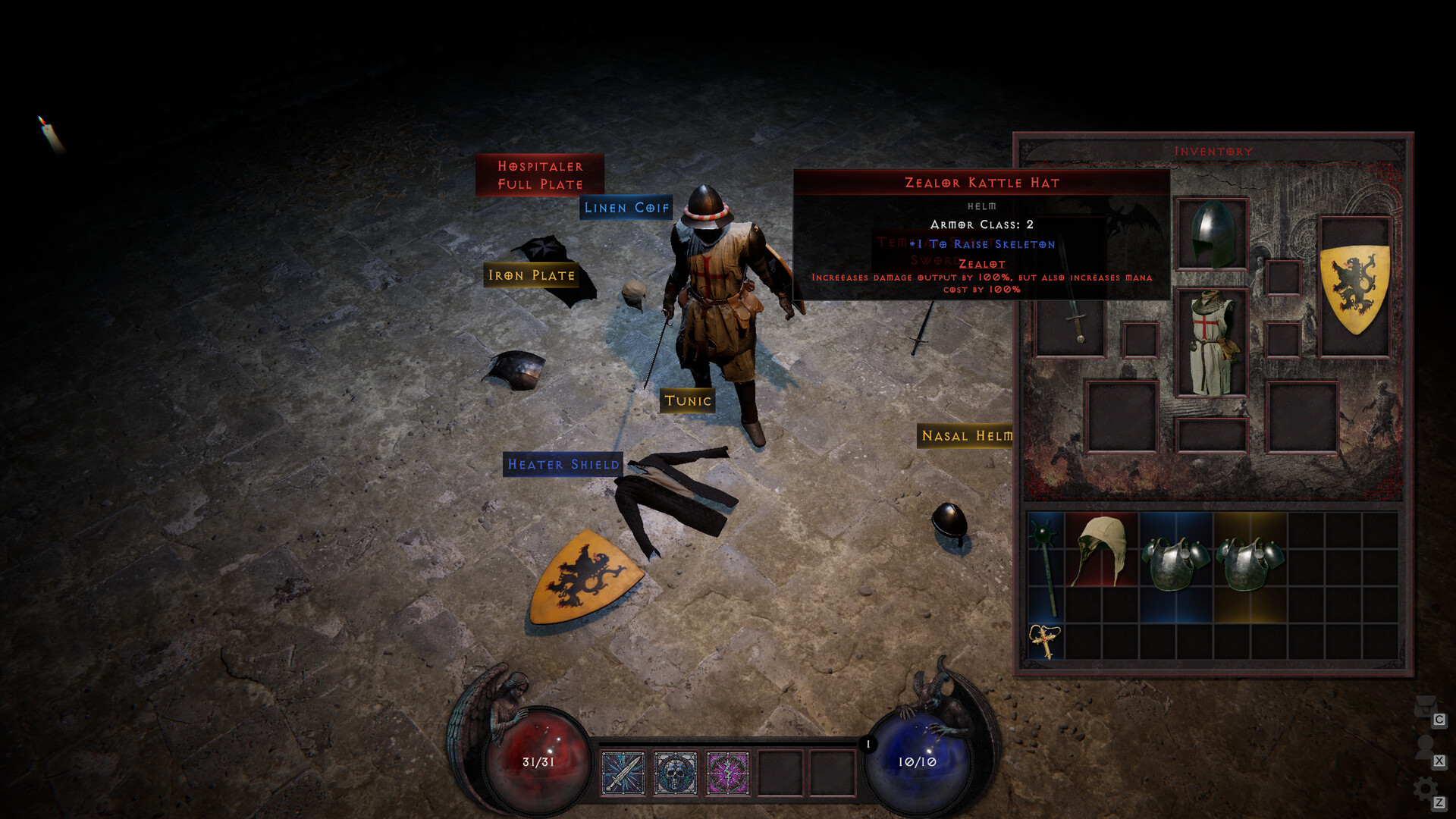Select the skull skill icon

pos(676,773)
